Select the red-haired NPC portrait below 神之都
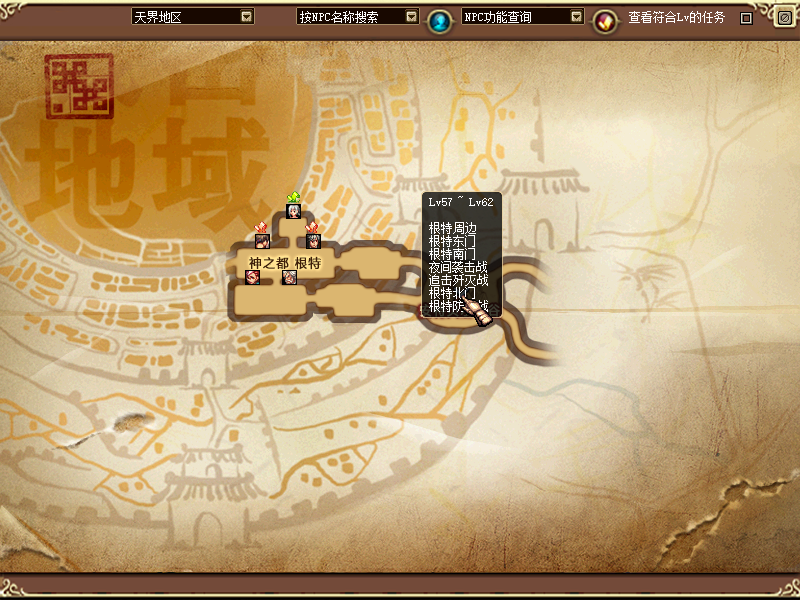 pos(252,277)
